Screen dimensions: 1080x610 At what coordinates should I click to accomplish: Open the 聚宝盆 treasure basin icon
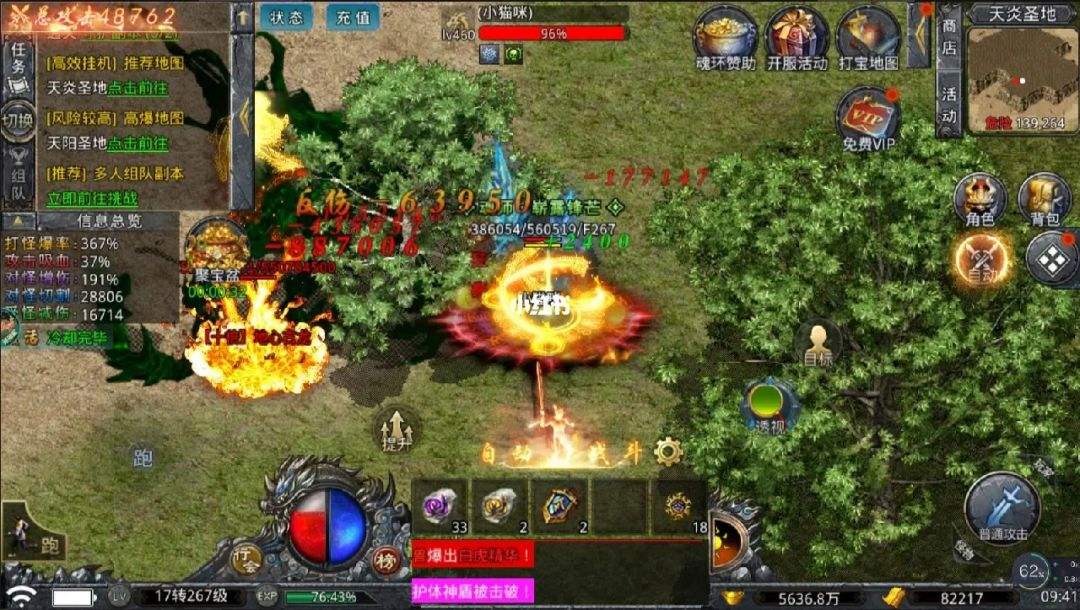pyautogui.click(x=215, y=246)
